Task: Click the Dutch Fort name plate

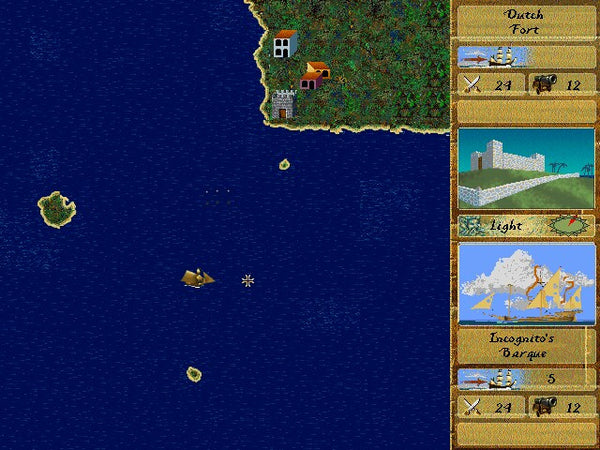Action: pos(525,21)
